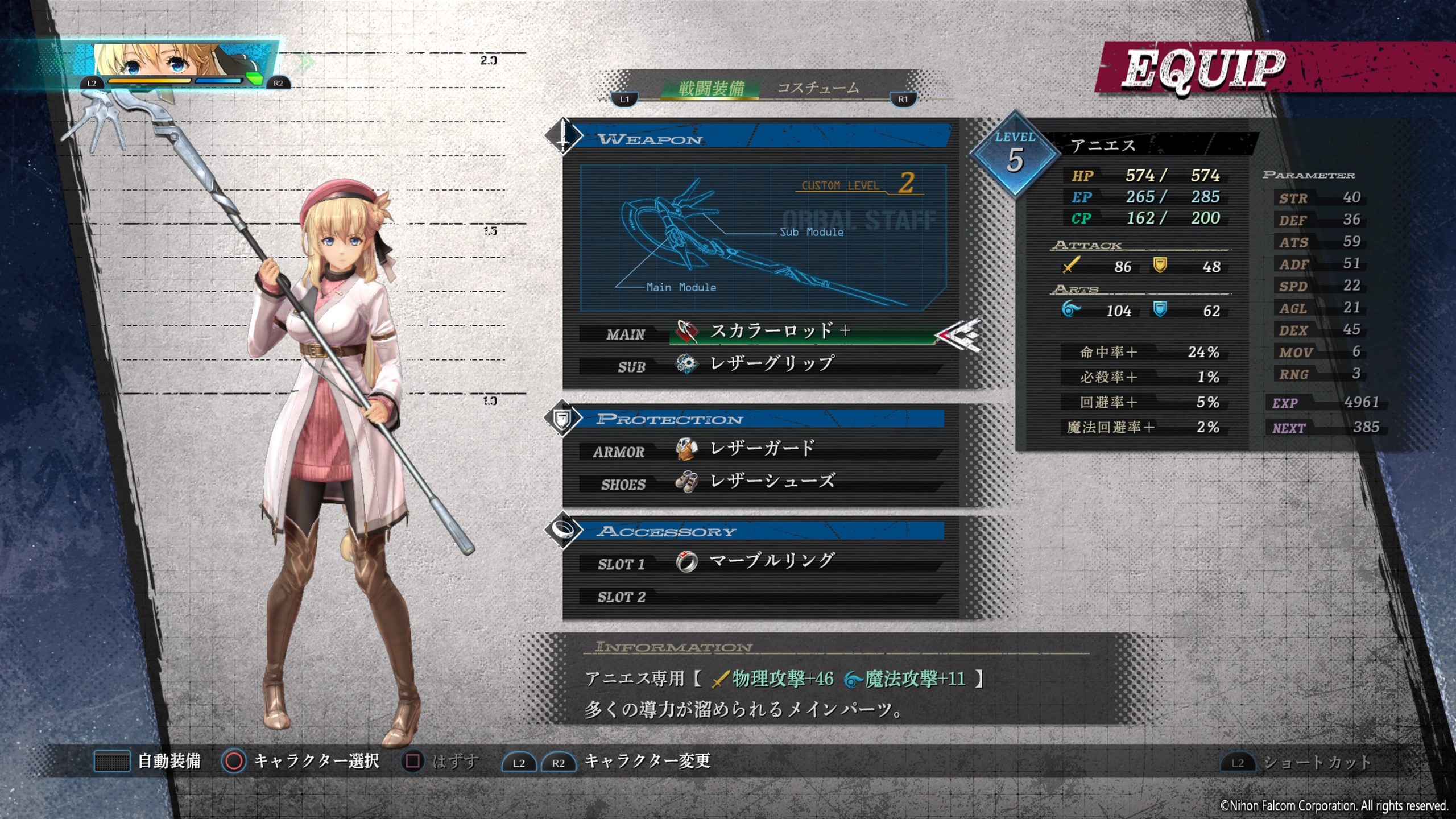Click the はずす unequip option

pos(455,761)
